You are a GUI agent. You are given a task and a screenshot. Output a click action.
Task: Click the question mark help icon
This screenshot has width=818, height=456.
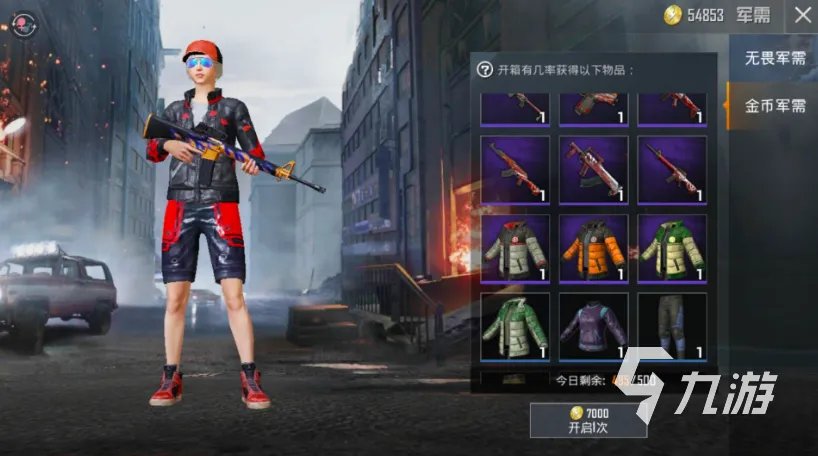(485, 70)
